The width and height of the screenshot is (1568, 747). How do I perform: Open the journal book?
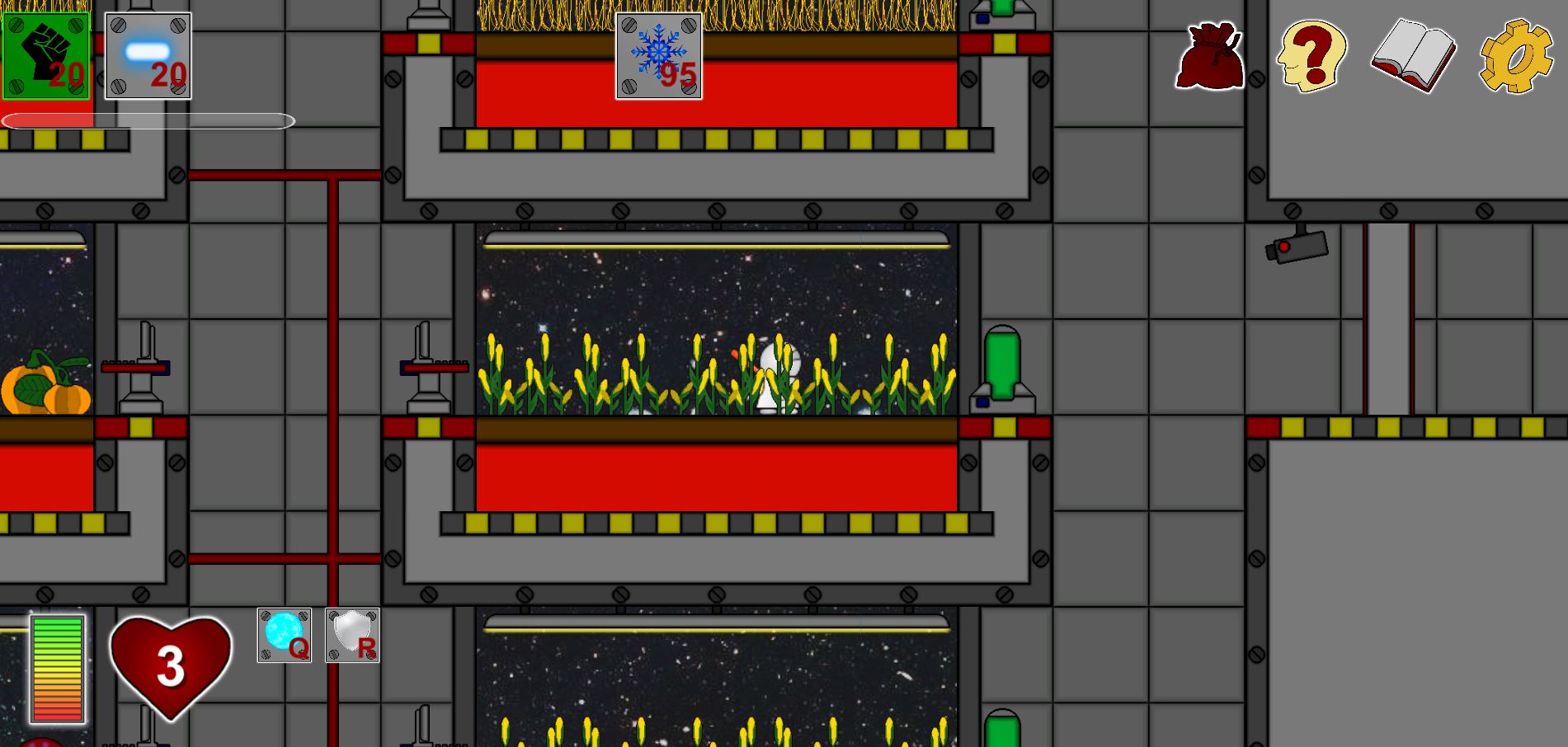[1413, 56]
